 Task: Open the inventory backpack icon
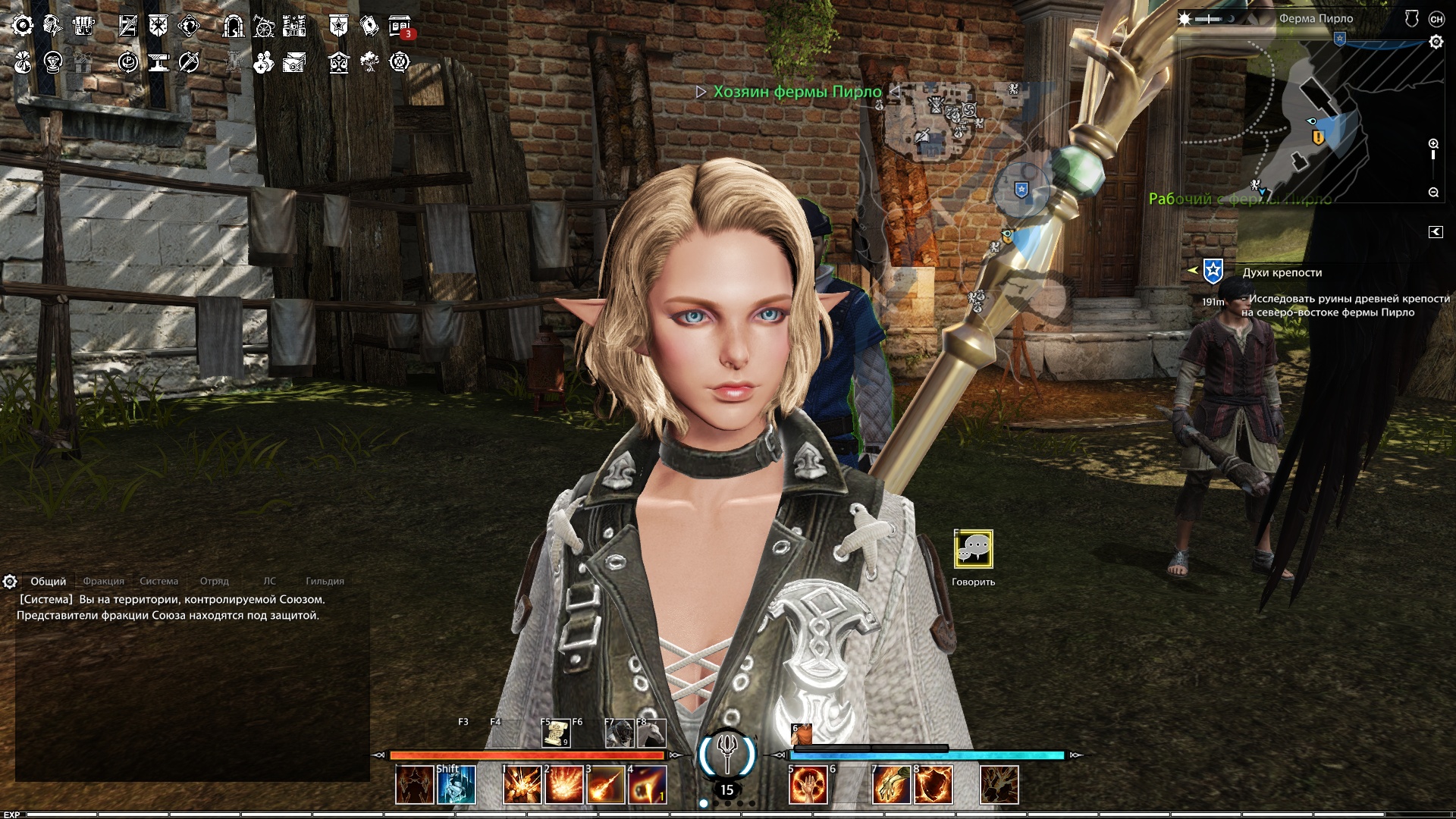tap(83, 27)
